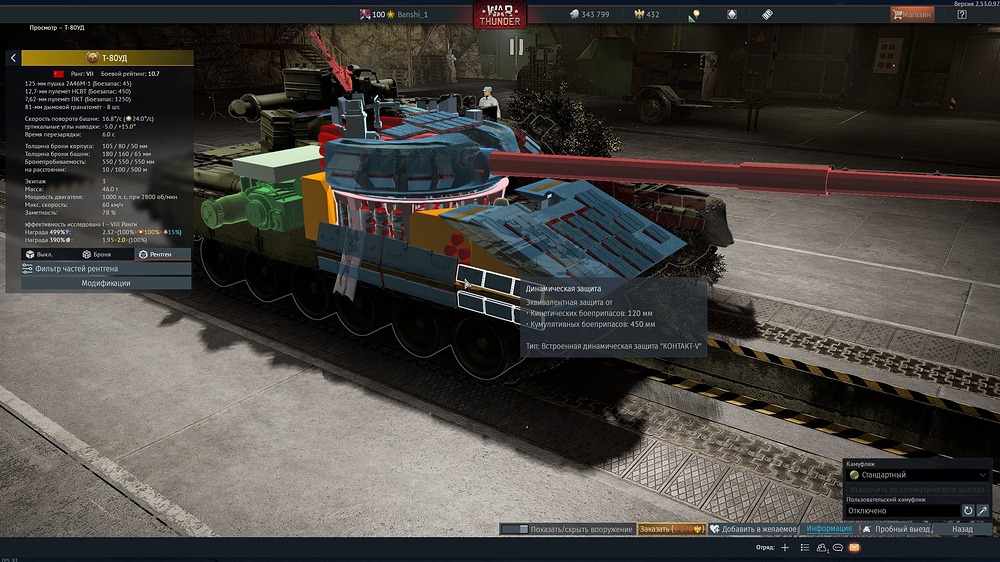
Task: Expand the Стандартный camouflage dropdown
Action: [916, 475]
